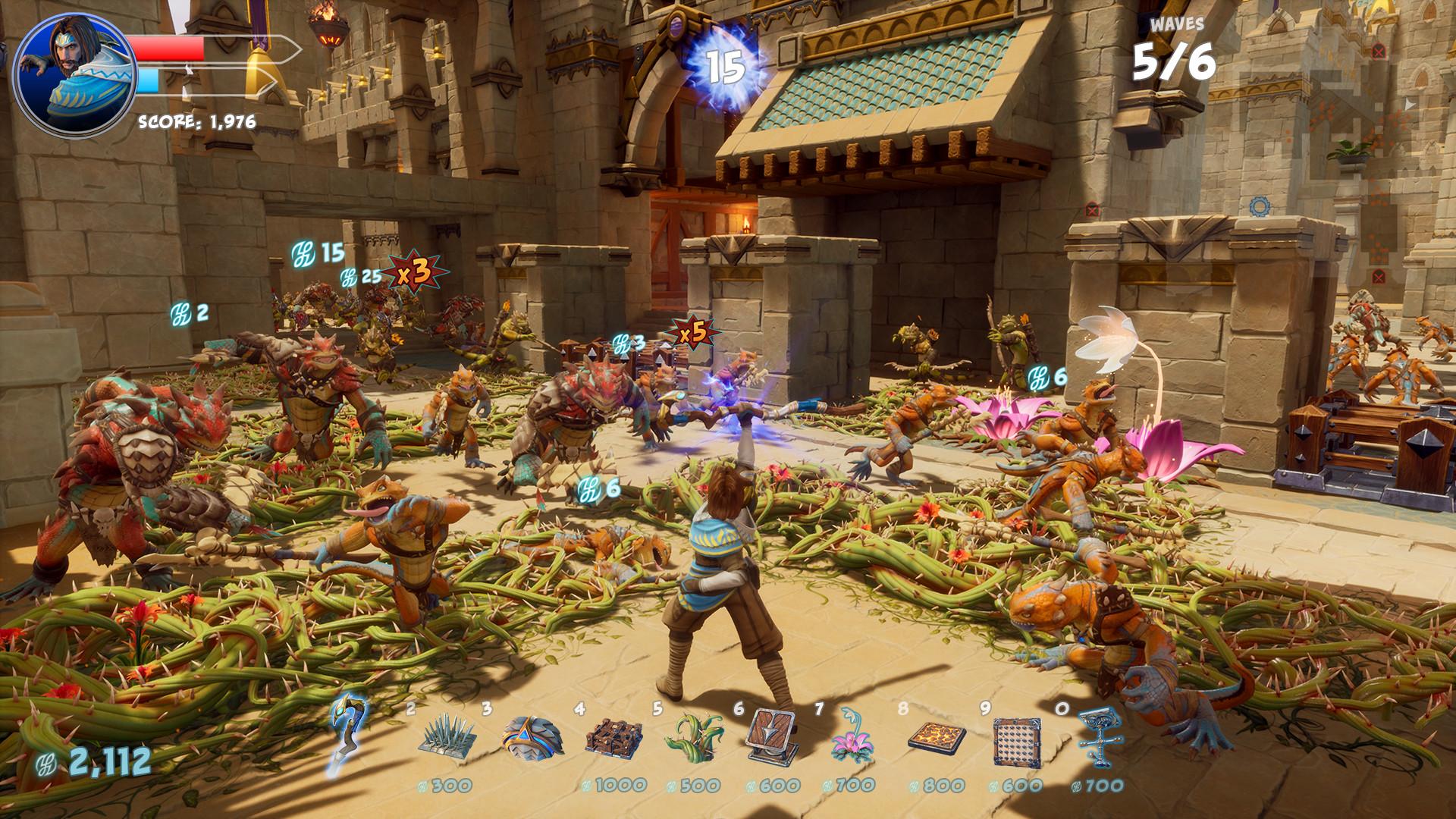
Task: Click the SCORE: 1,976 label
Action: pyautogui.click(x=196, y=119)
